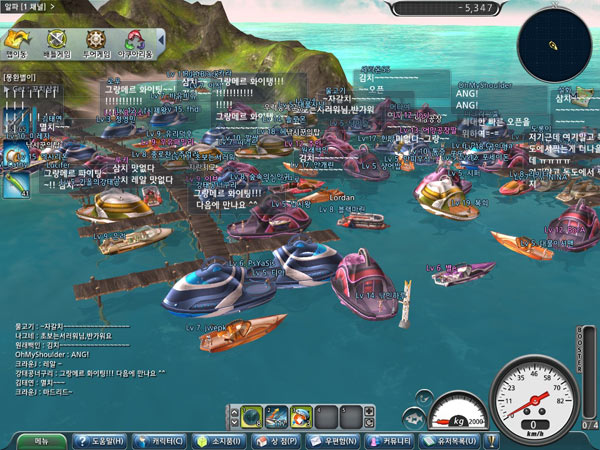
Task: Click the fish icon beside the weight gauge
Action: tap(412, 418)
